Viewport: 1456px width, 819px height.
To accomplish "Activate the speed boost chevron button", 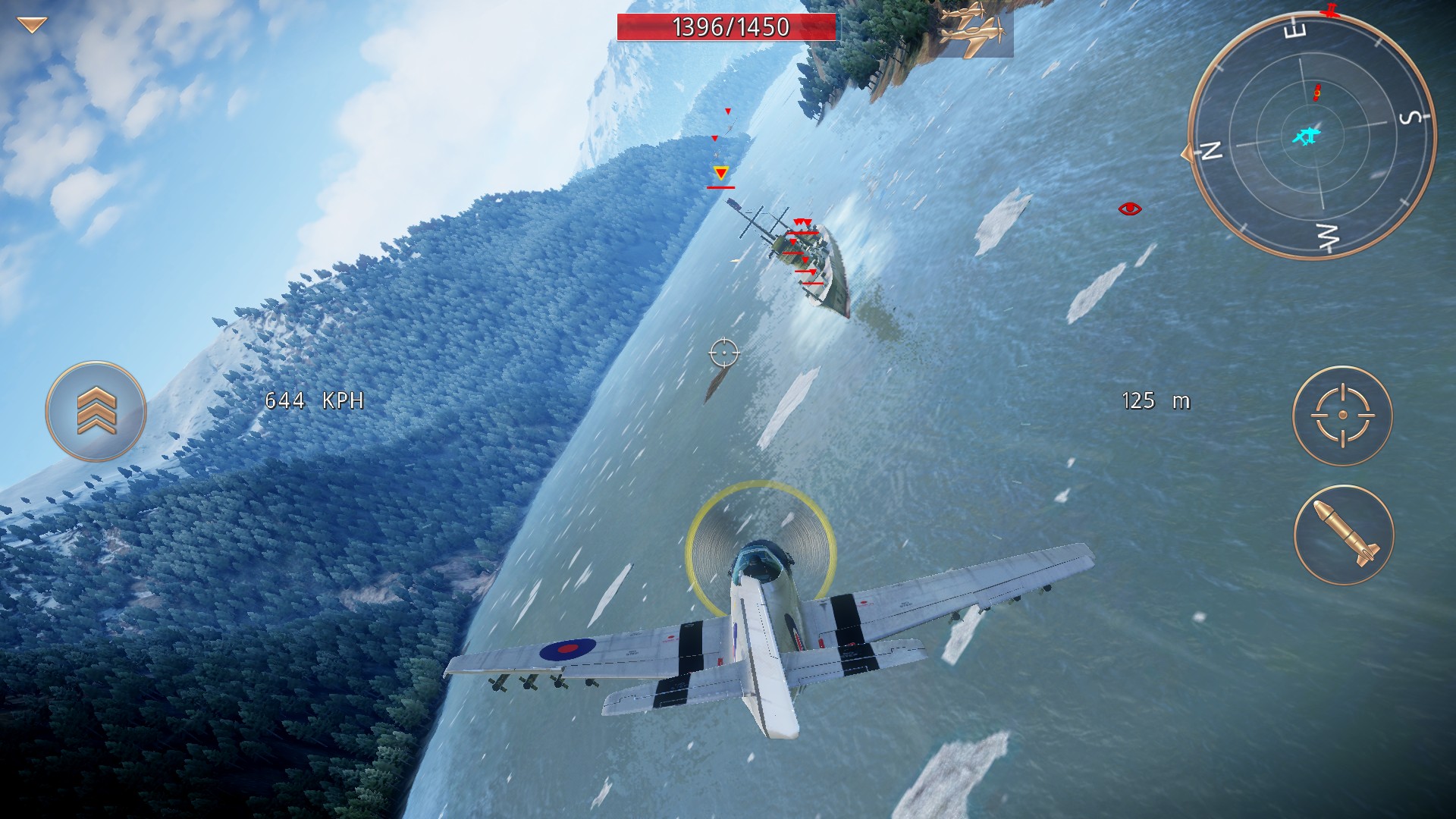I will point(96,411).
